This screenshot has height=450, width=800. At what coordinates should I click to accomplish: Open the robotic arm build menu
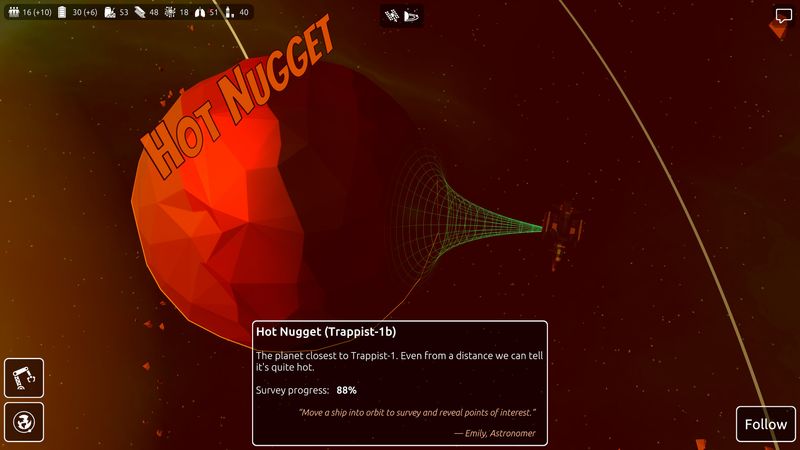[24, 378]
